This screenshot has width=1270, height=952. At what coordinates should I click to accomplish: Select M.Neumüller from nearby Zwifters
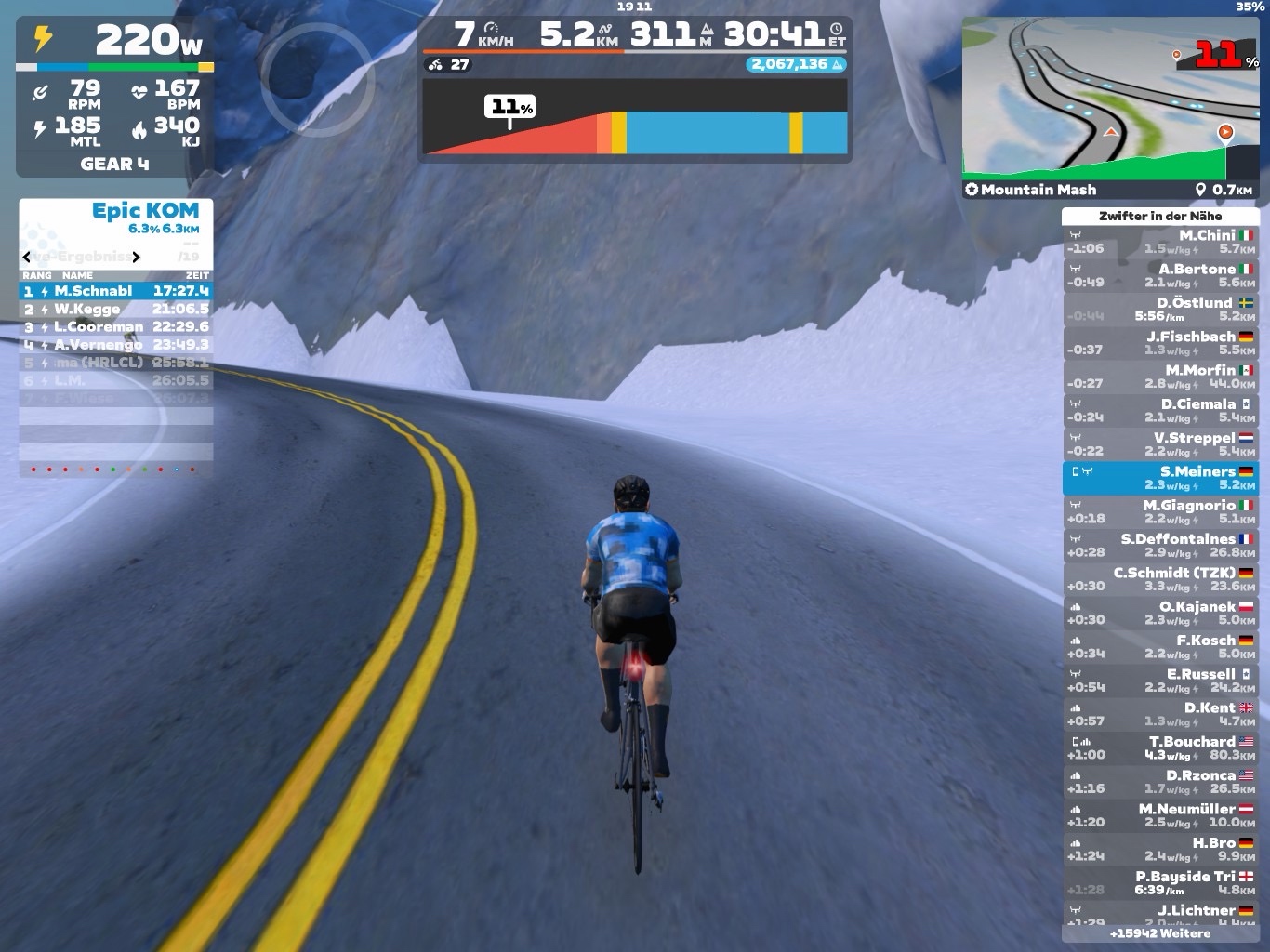tap(1160, 815)
